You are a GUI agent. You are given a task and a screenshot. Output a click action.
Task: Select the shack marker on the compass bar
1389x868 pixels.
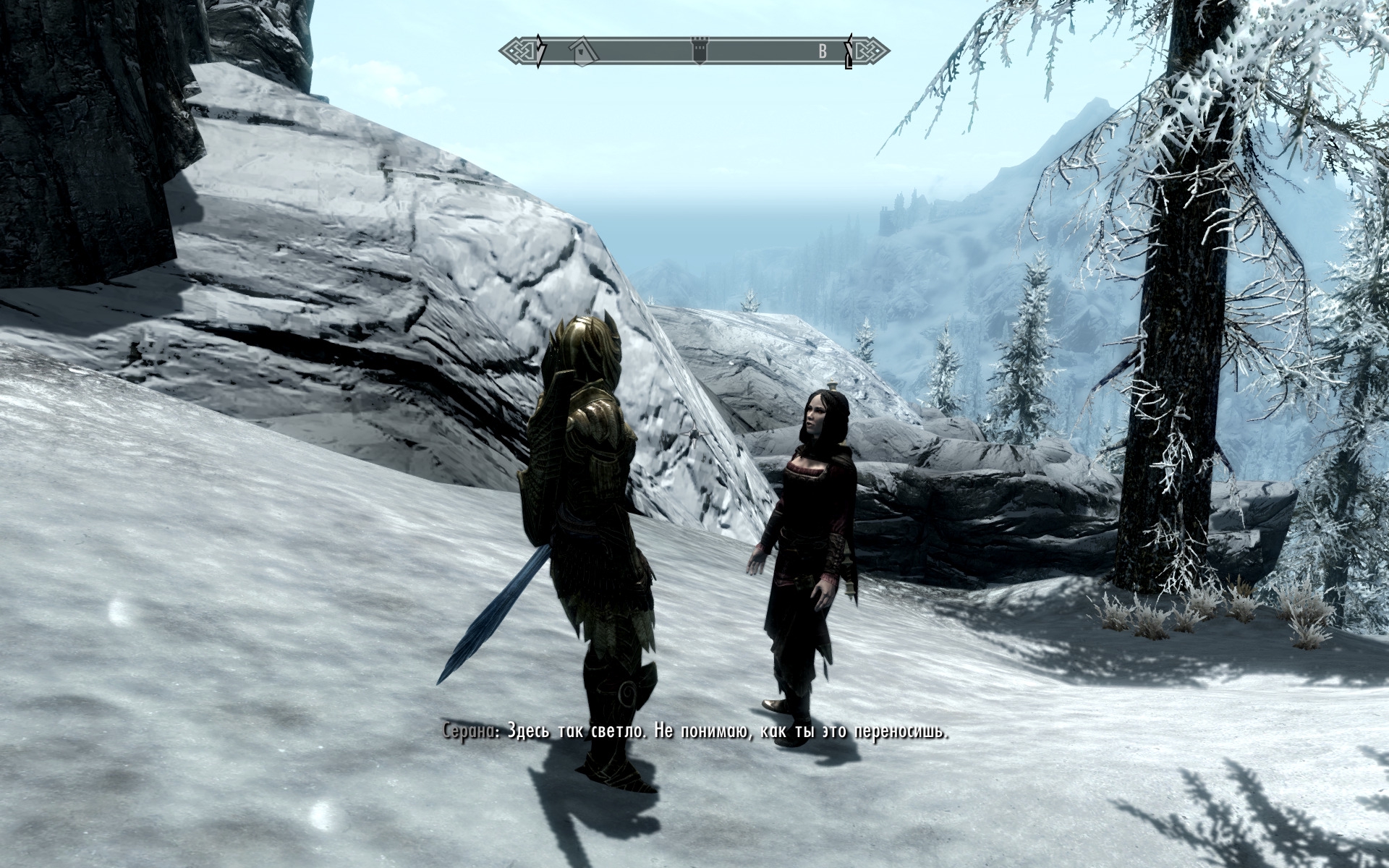click(x=582, y=50)
